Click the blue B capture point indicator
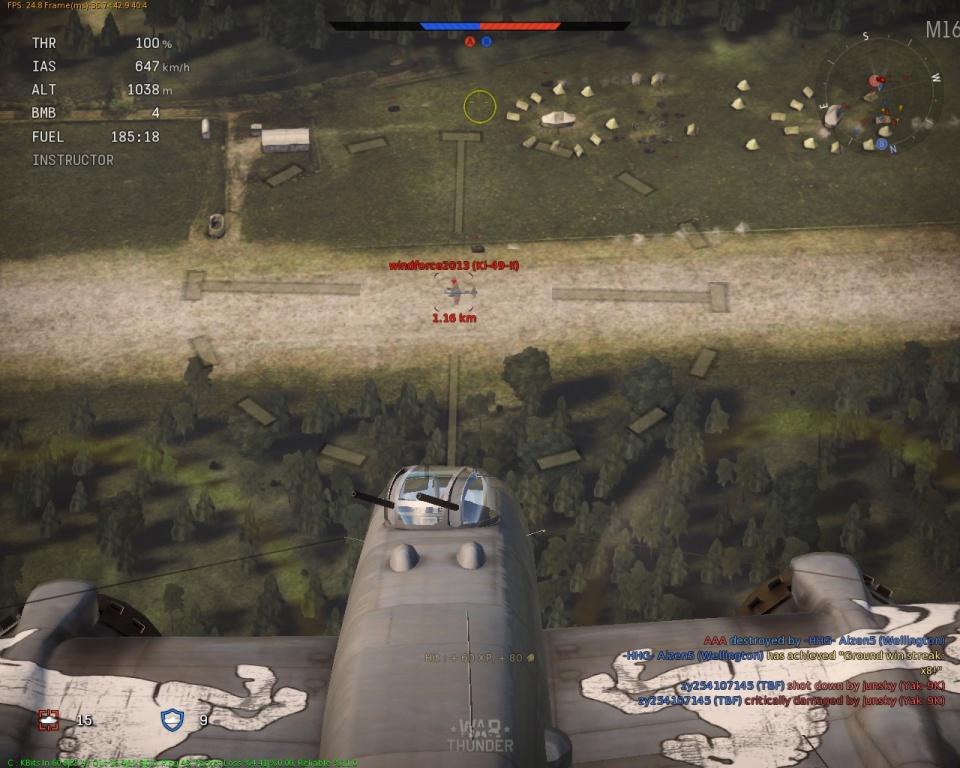This screenshot has height=768, width=960. [x=487, y=42]
